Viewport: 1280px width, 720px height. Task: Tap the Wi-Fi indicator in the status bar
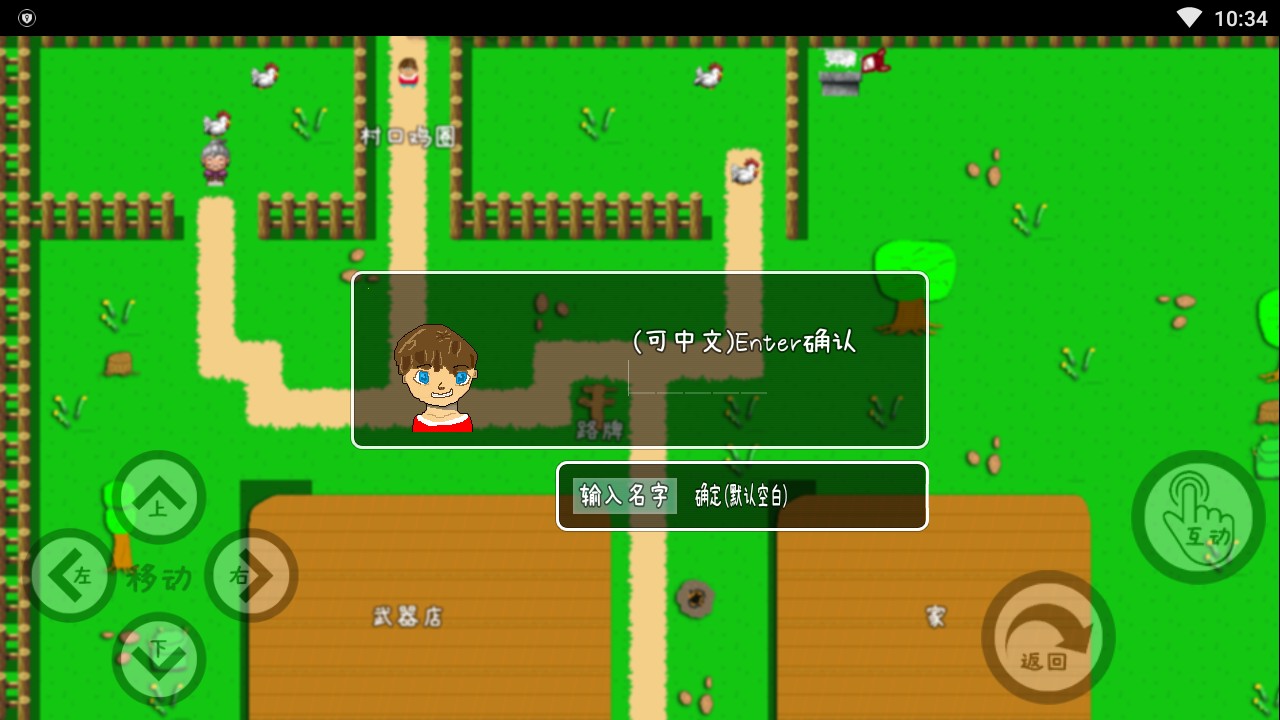[x=1187, y=16]
